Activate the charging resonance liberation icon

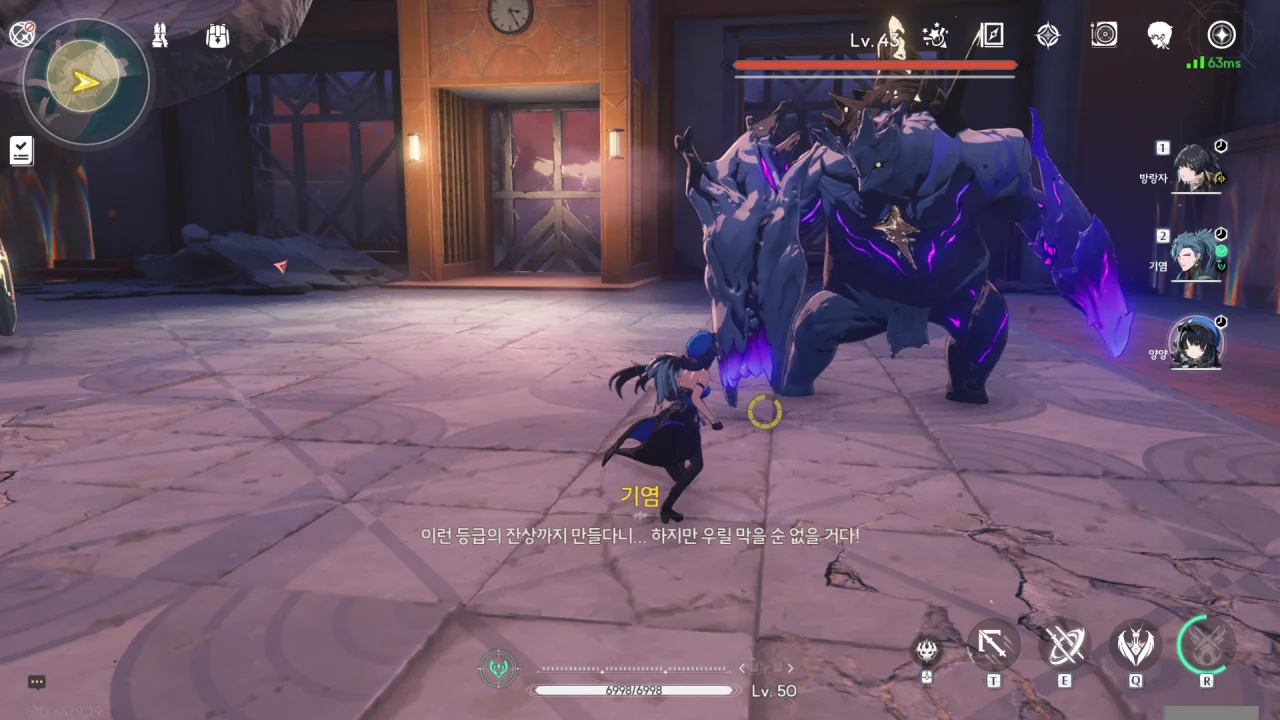(x=1207, y=646)
